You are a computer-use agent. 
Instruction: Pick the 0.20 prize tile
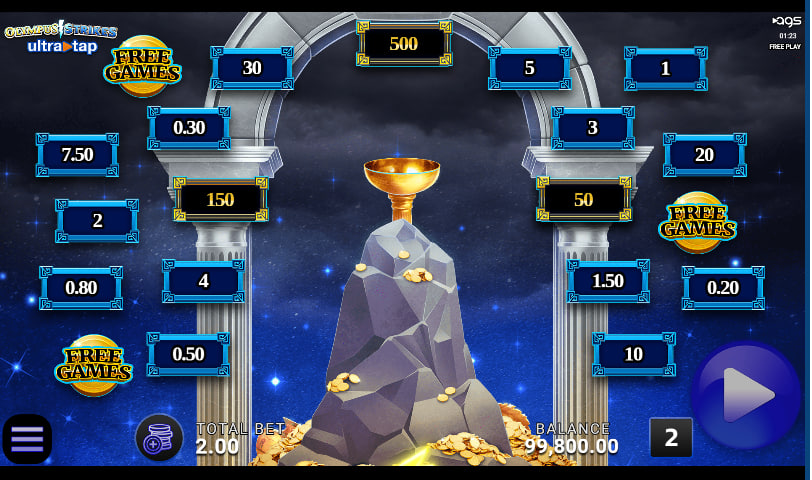tap(723, 288)
